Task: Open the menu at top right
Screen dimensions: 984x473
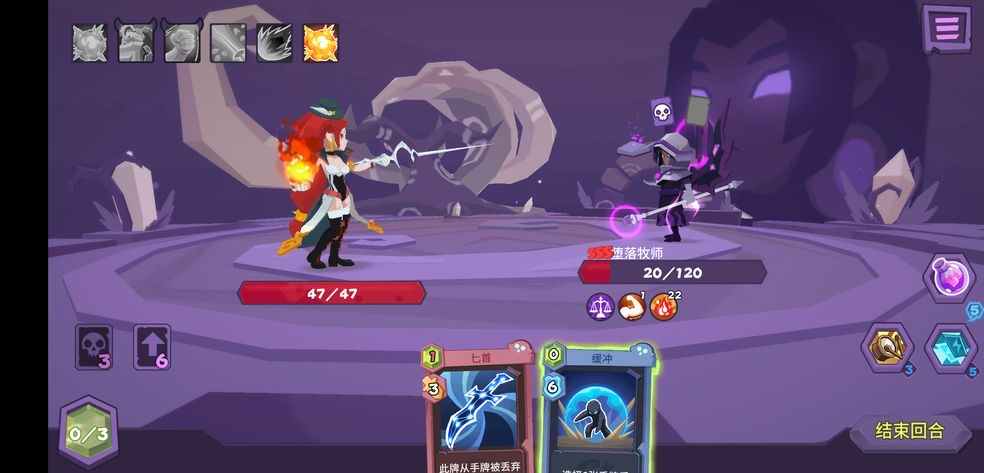Action: [946, 28]
